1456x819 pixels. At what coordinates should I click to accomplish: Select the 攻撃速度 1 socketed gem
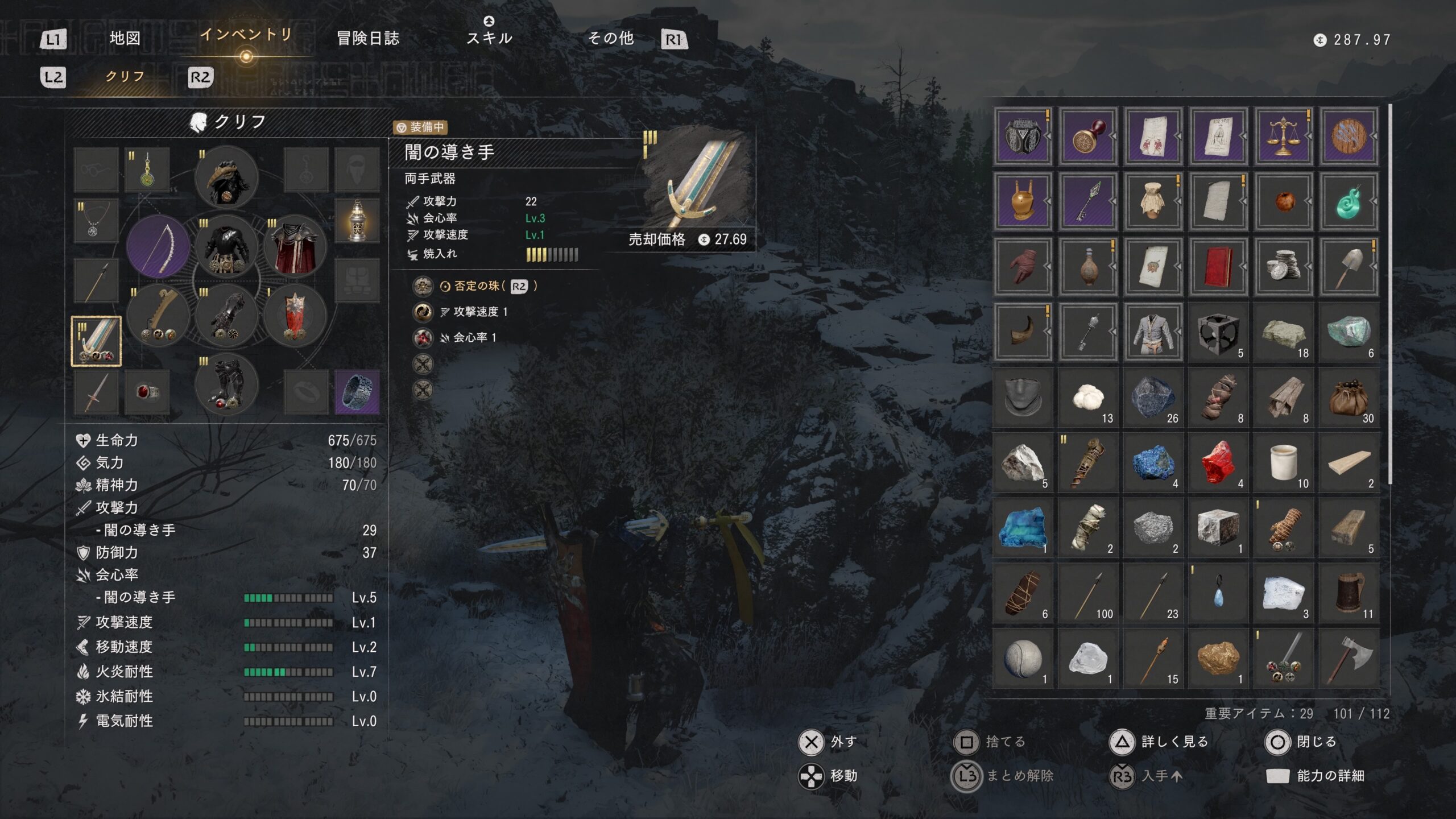coord(422,312)
